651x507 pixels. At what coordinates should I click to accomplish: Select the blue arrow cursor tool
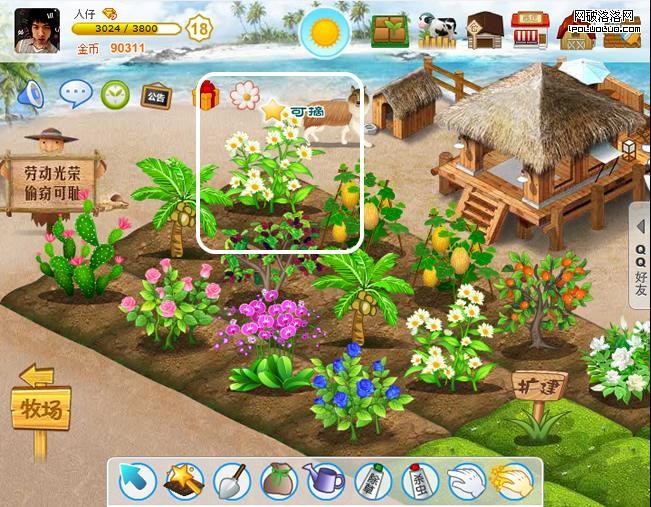click(136, 481)
